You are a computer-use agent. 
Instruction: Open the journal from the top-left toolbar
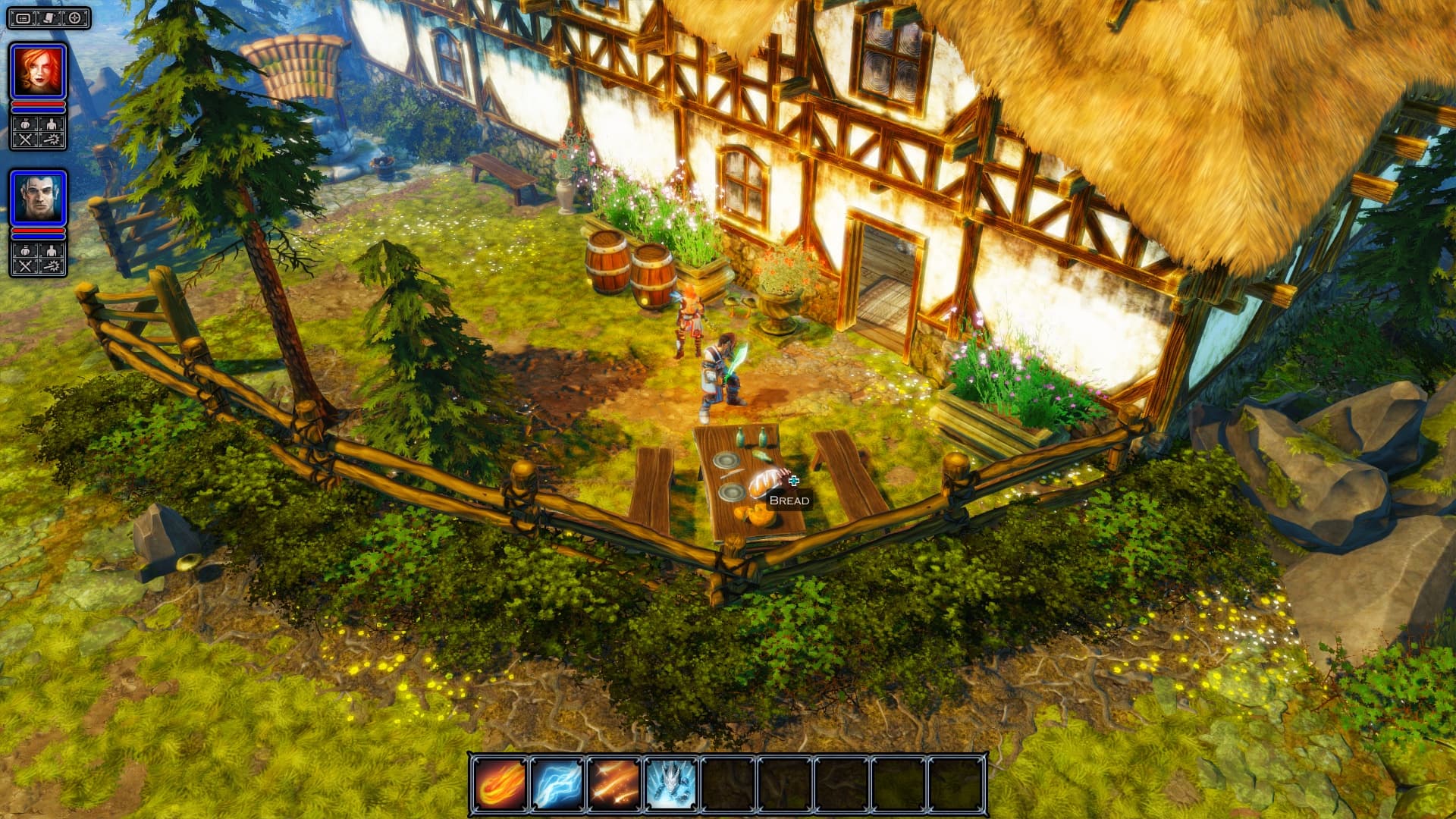[48, 17]
